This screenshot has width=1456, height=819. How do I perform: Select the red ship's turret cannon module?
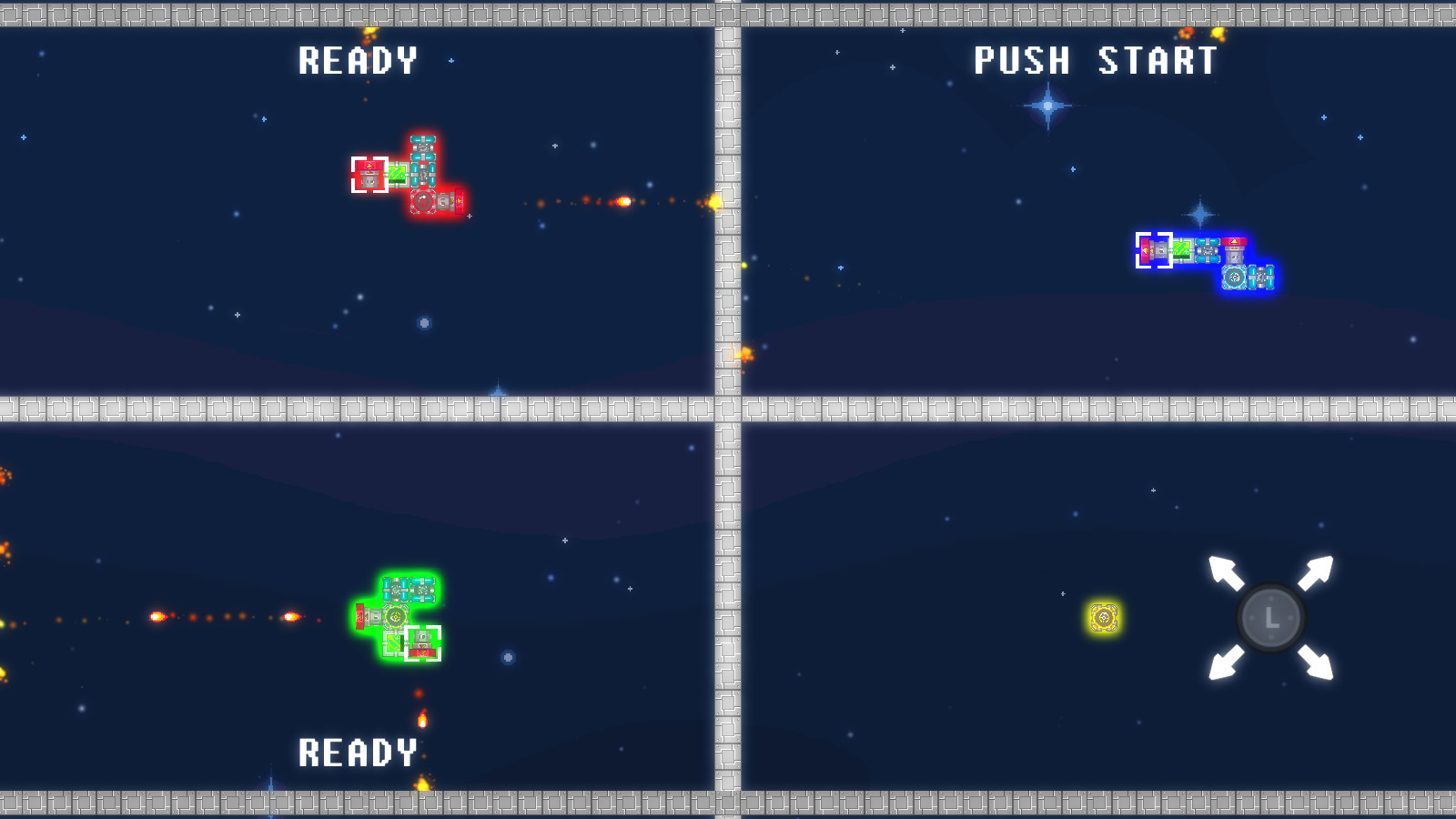tap(444, 200)
